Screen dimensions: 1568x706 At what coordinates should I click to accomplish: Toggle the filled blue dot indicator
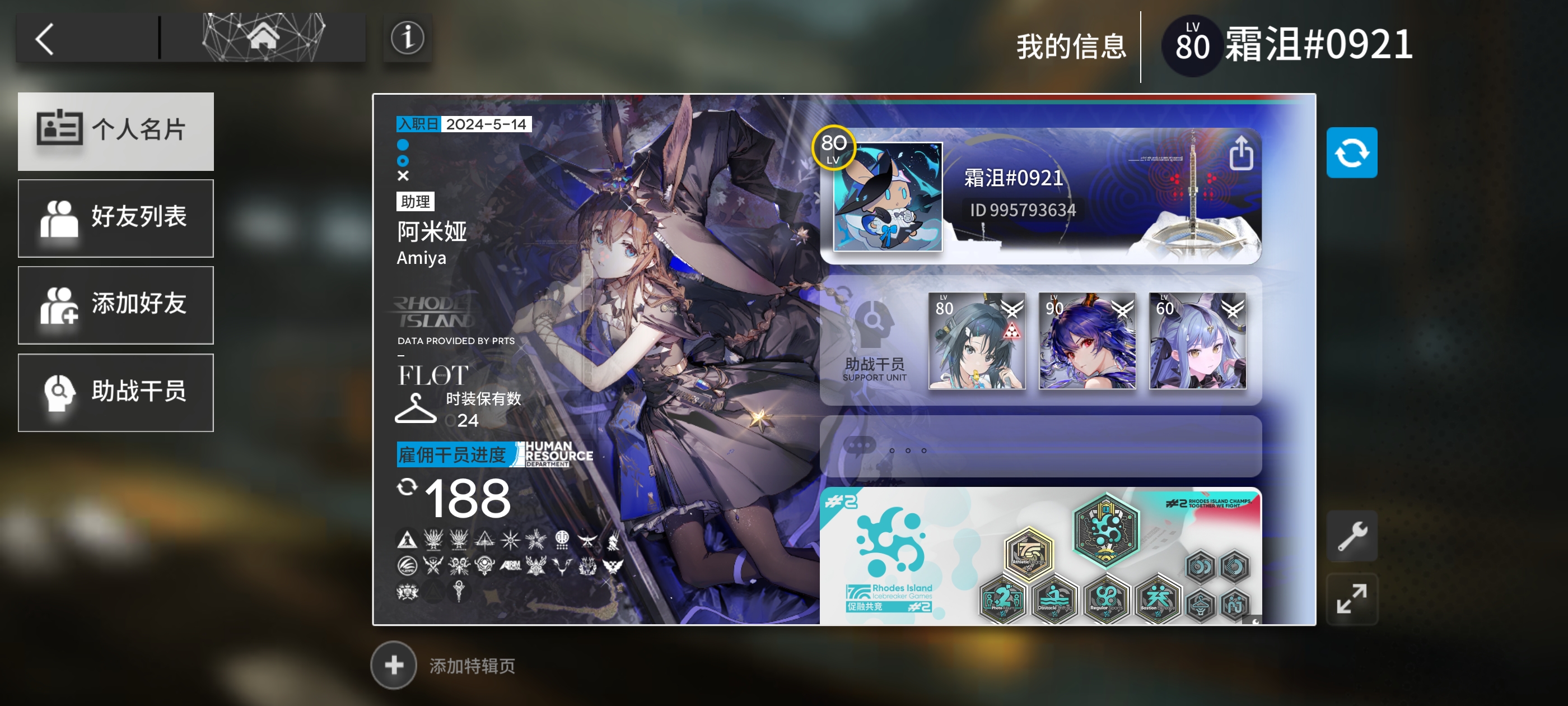[402, 145]
